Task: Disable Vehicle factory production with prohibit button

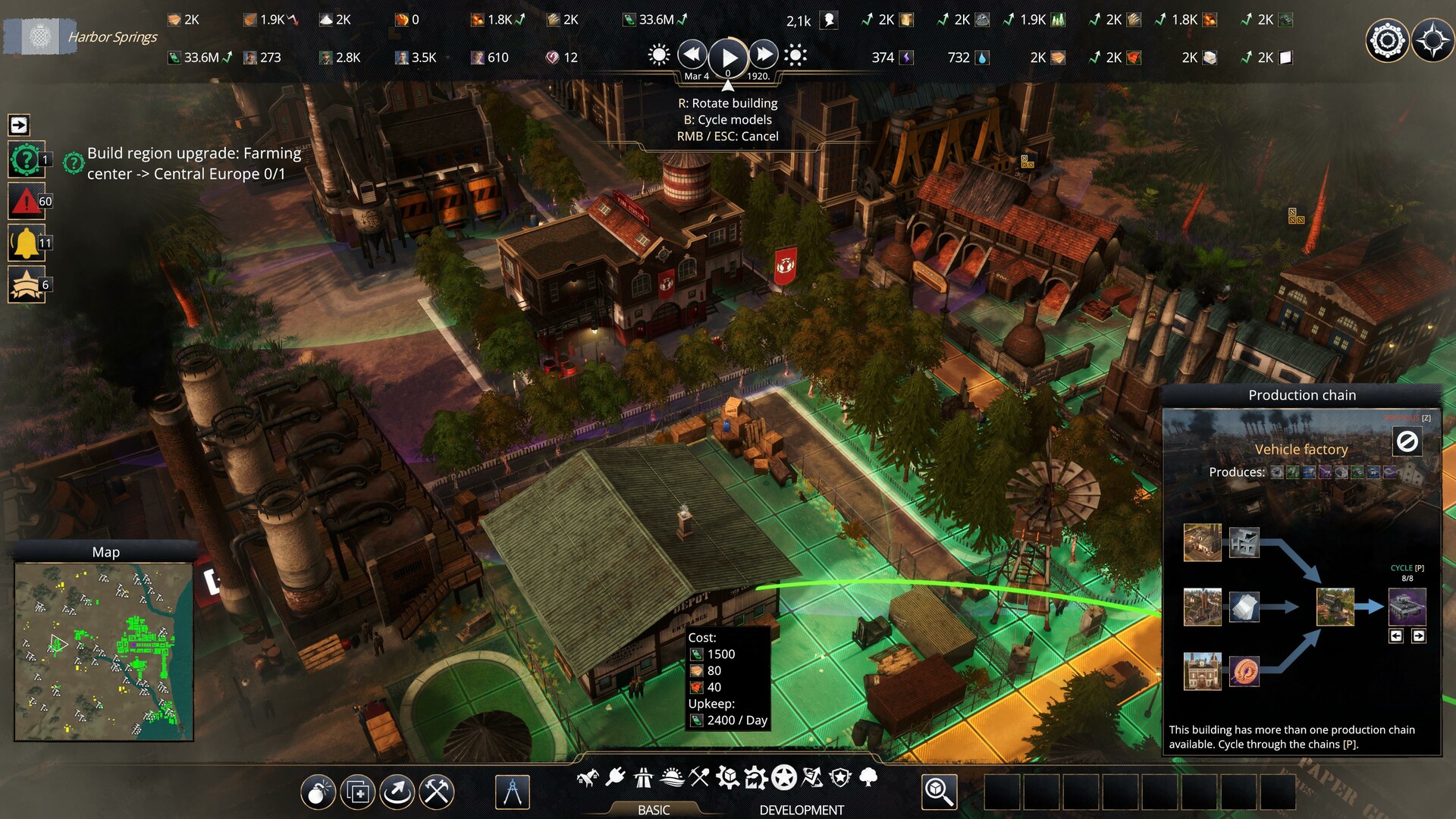Action: click(x=1407, y=442)
